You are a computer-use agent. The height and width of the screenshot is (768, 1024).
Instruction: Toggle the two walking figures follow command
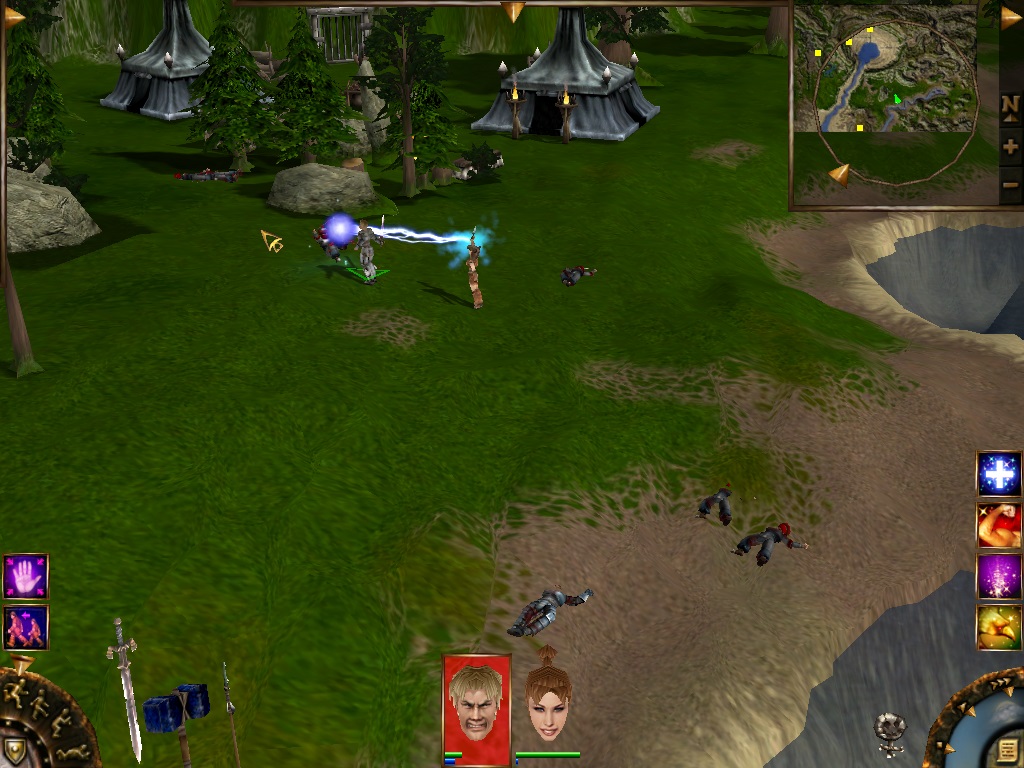pyautogui.click(x=25, y=627)
